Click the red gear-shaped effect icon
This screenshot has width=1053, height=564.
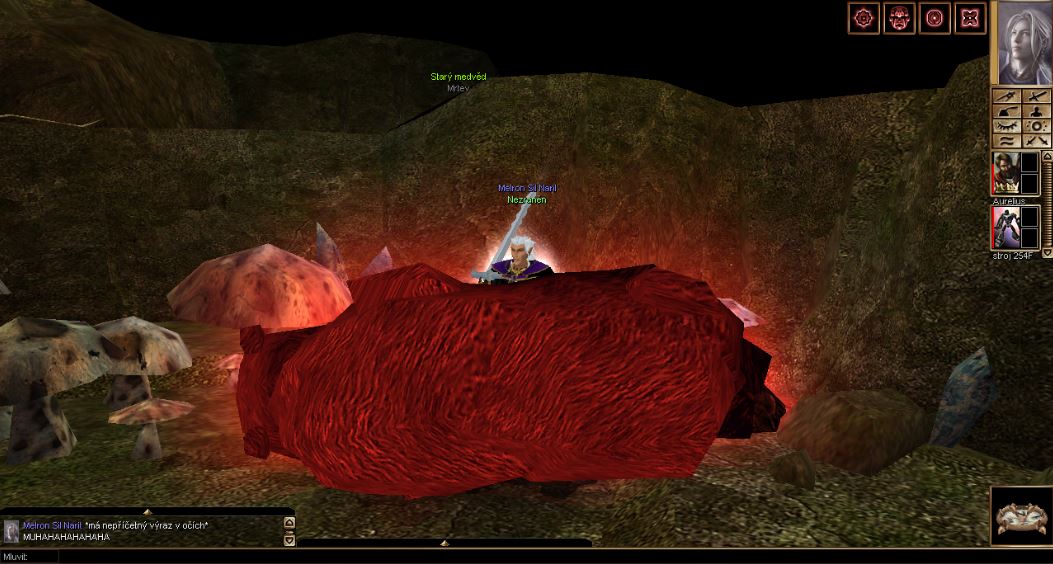coord(863,17)
